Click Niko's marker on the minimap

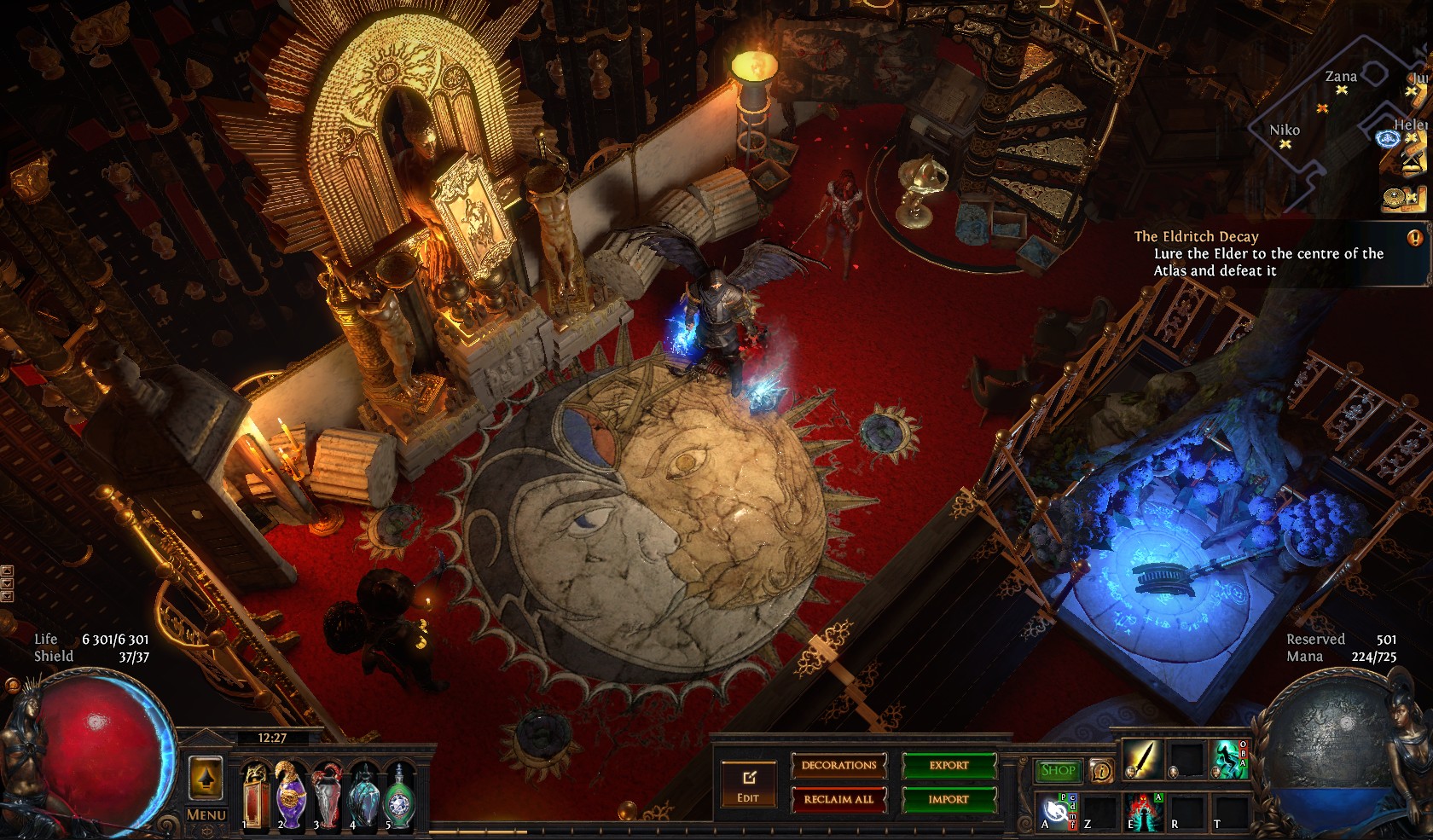1285,144
